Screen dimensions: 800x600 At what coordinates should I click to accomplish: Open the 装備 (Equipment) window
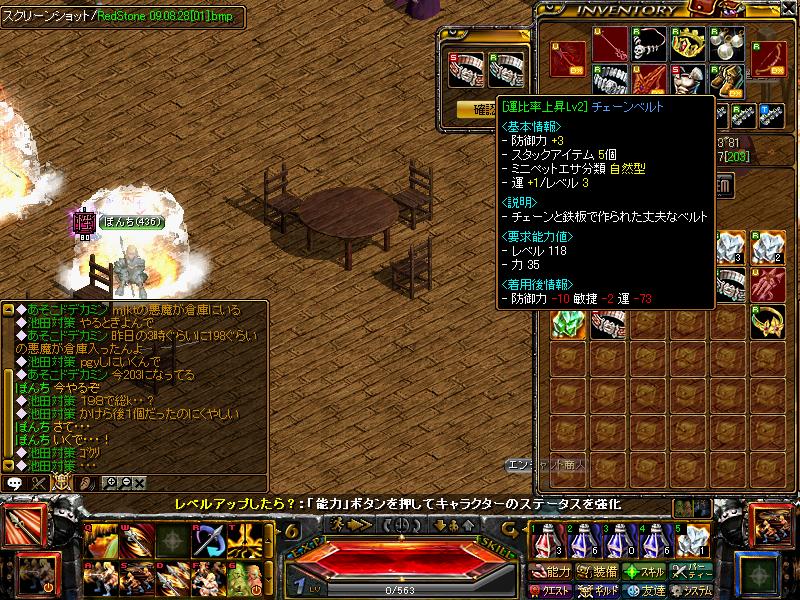tap(604, 572)
